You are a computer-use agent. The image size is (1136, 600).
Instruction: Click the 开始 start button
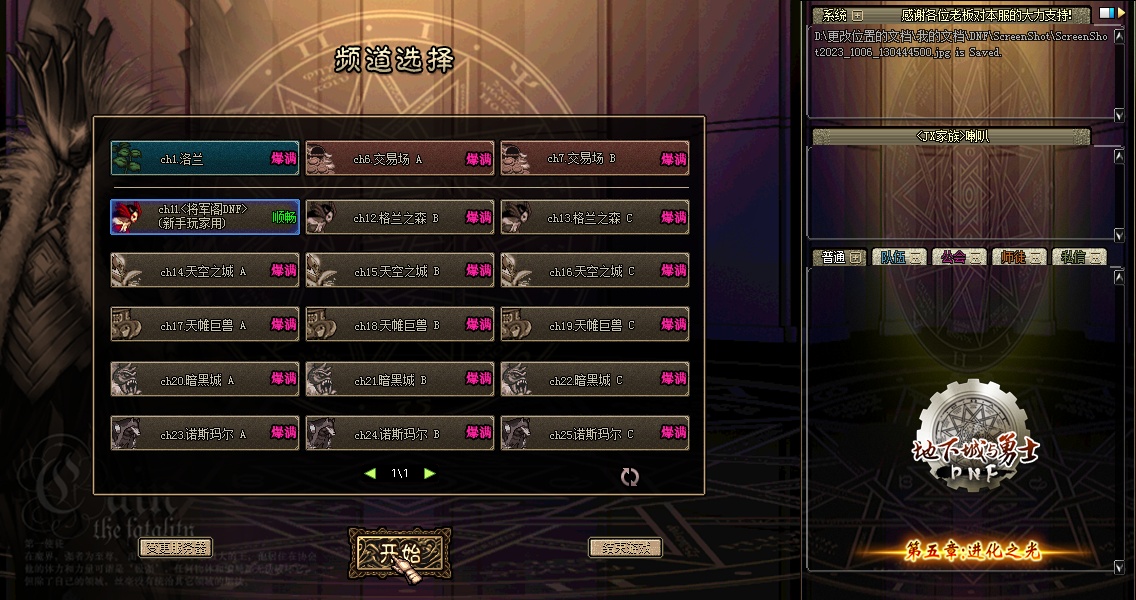pyautogui.click(x=399, y=553)
